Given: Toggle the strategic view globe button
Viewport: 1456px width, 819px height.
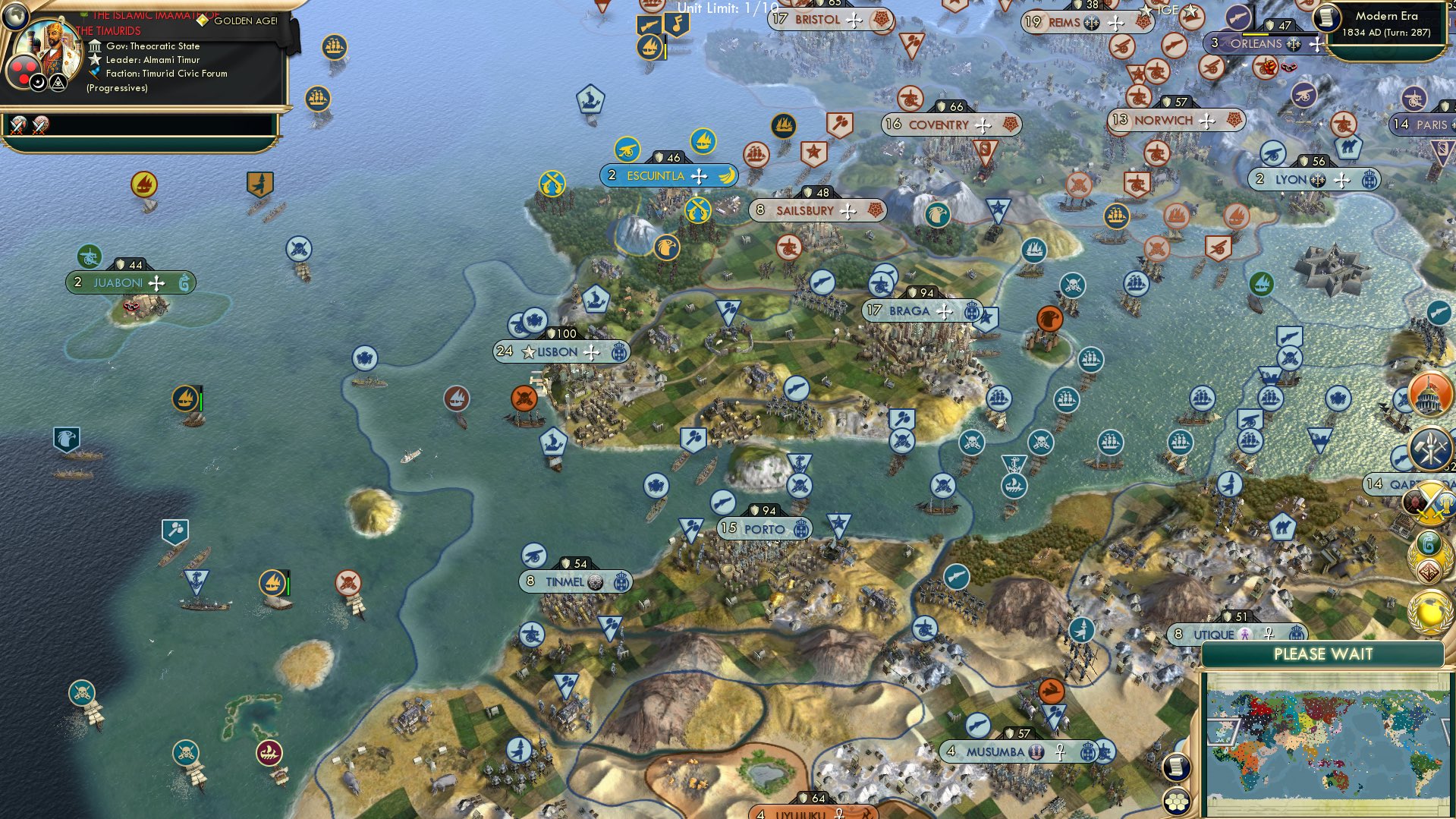Looking at the screenshot, I should 15,17.
